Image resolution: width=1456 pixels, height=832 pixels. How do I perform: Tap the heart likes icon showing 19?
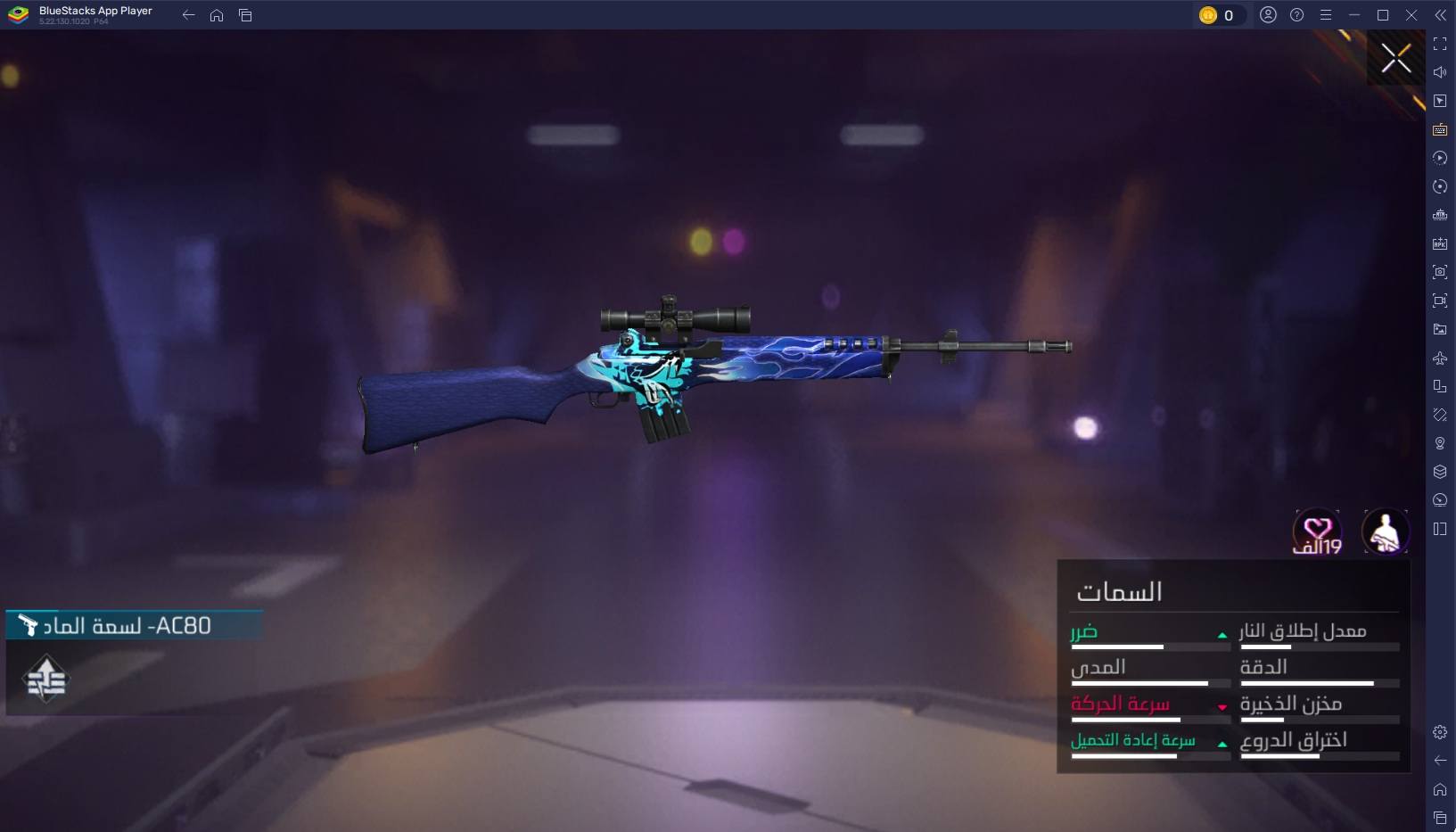pos(1317,532)
